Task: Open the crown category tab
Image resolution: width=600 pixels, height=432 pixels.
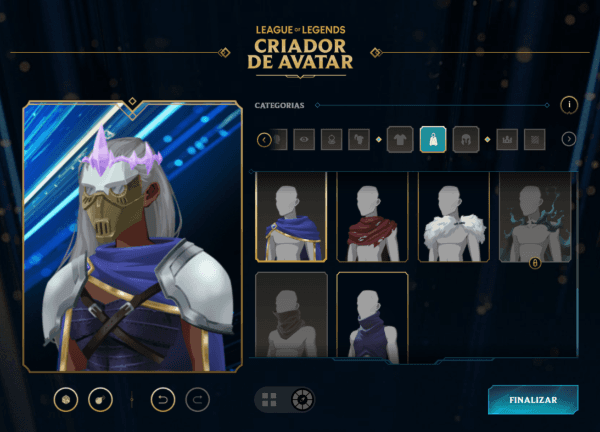Action: [x=505, y=139]
